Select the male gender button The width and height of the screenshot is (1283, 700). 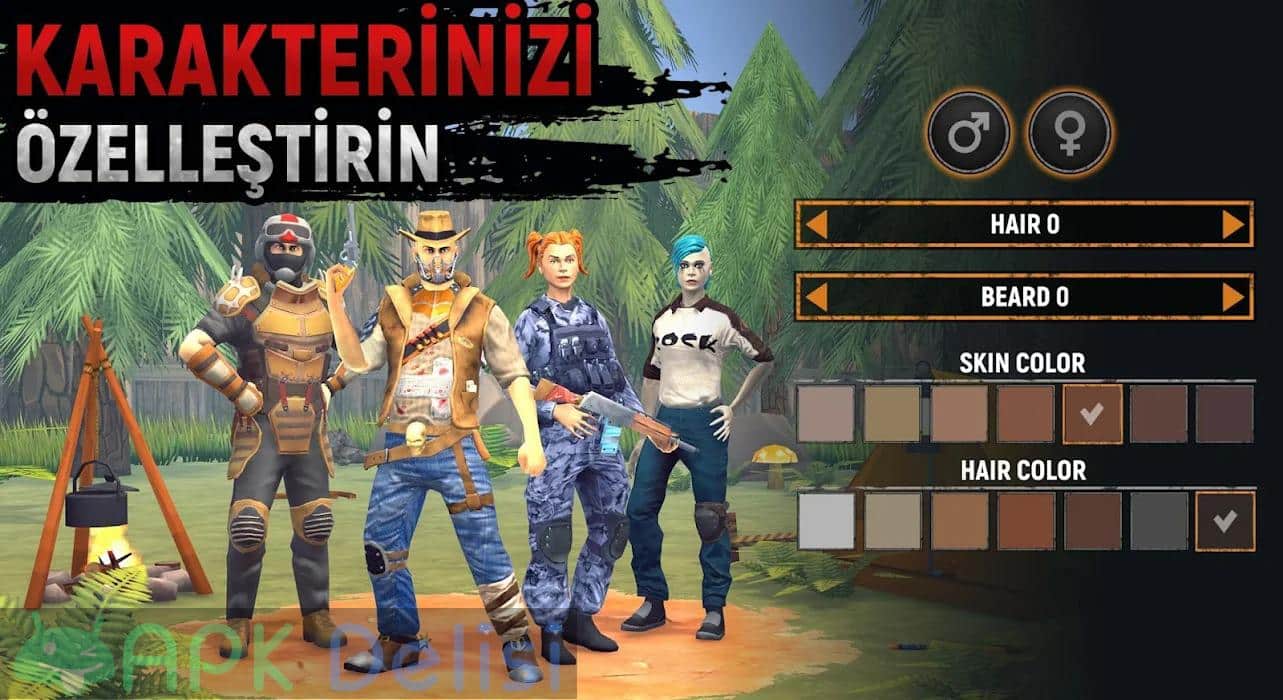[968, 134]
